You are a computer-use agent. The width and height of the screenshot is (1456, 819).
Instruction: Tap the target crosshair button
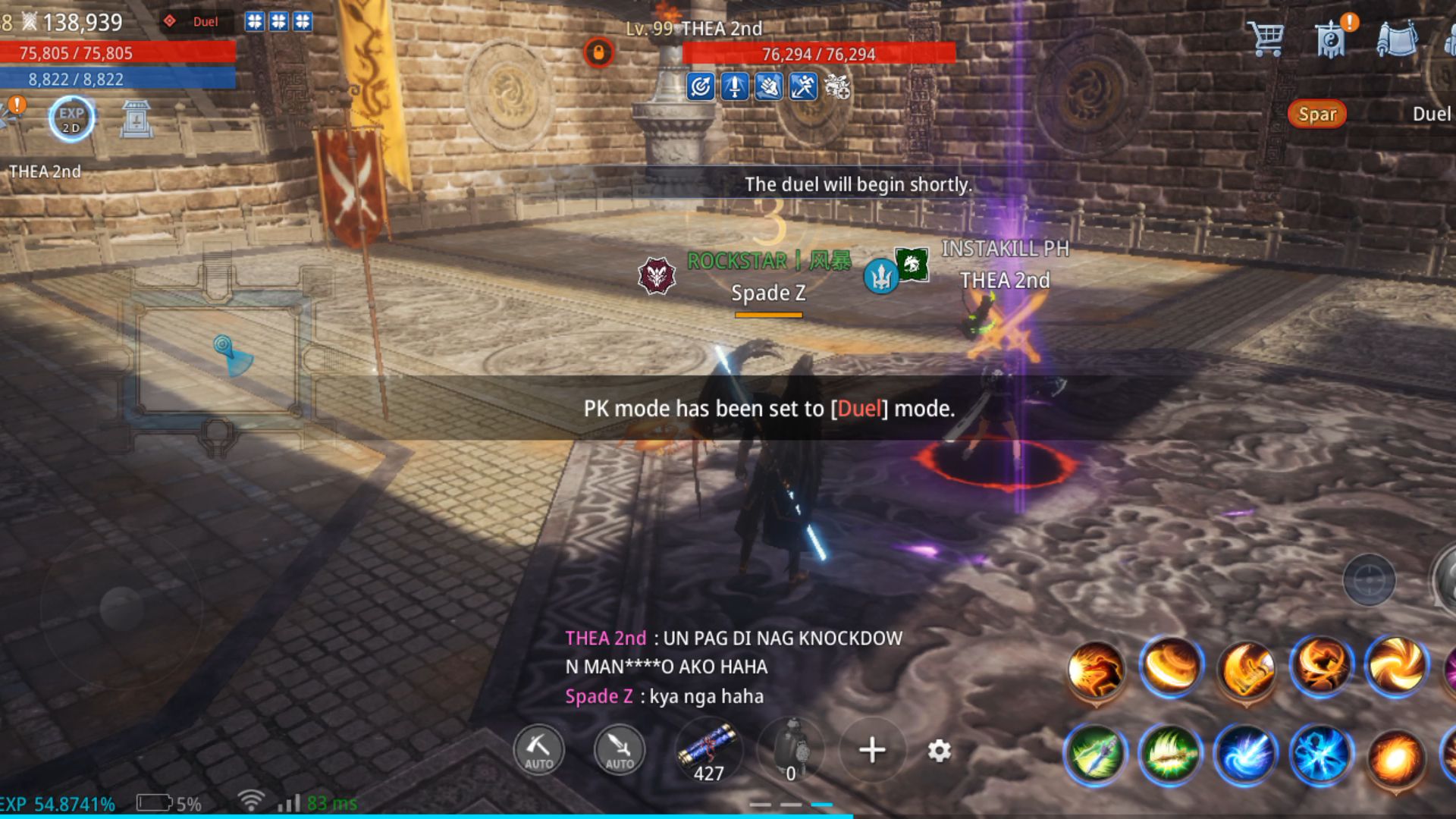tap(1369, 581)
